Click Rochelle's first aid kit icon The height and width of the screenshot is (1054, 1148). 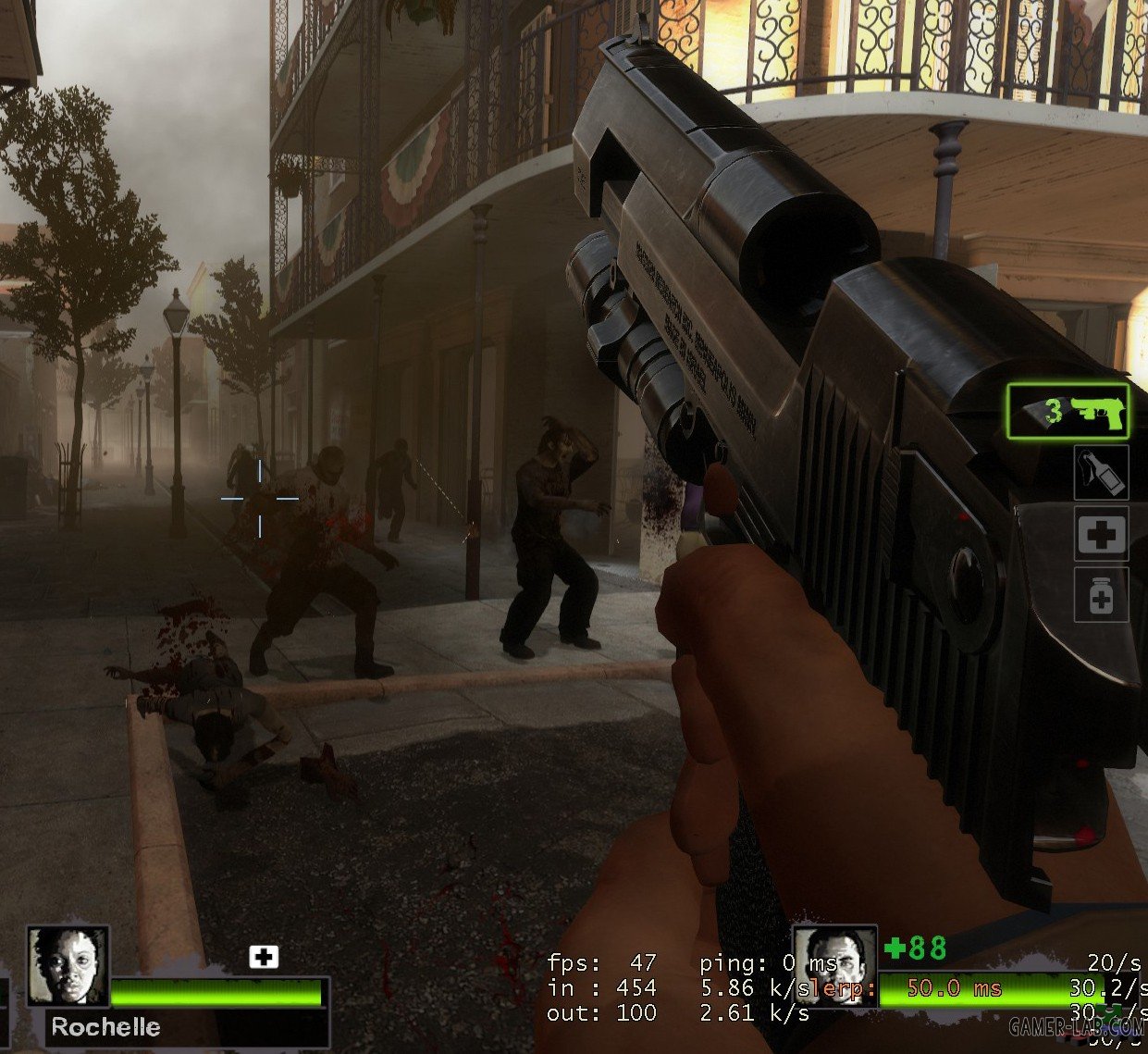(x=264, y=957)
